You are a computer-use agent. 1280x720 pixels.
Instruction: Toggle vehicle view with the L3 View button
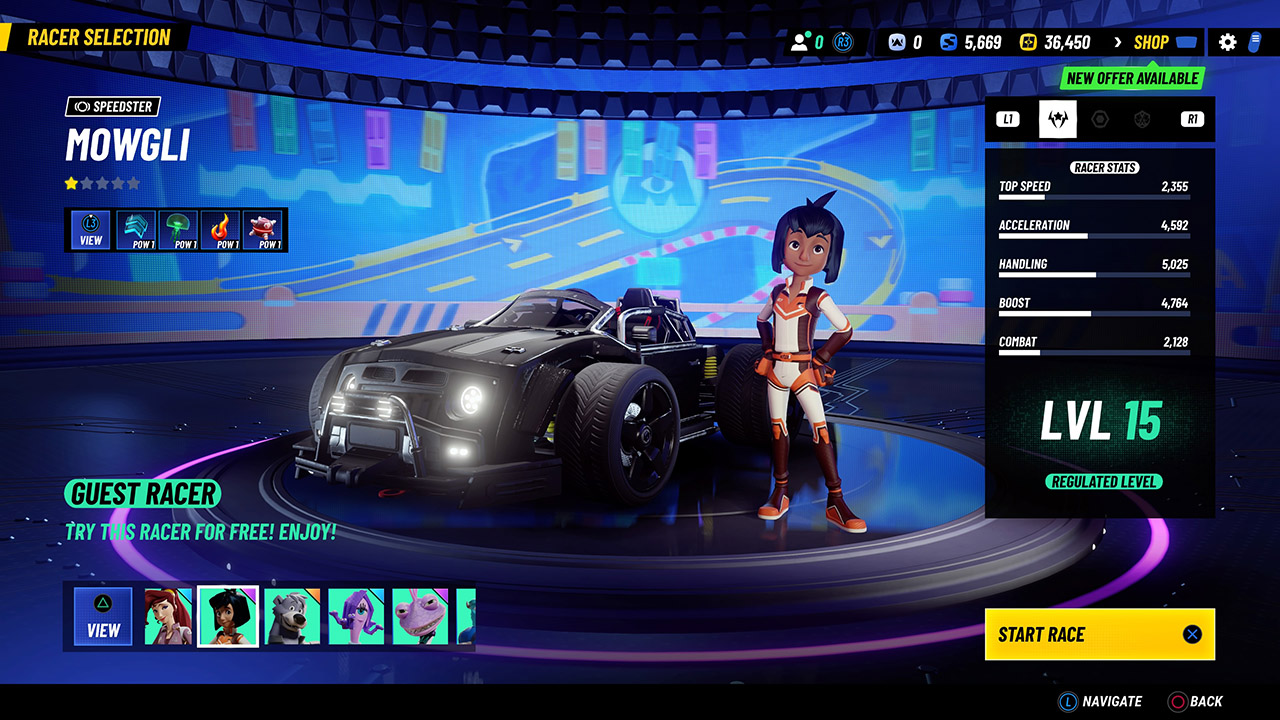pyautogui.click(x=90, y=229)
